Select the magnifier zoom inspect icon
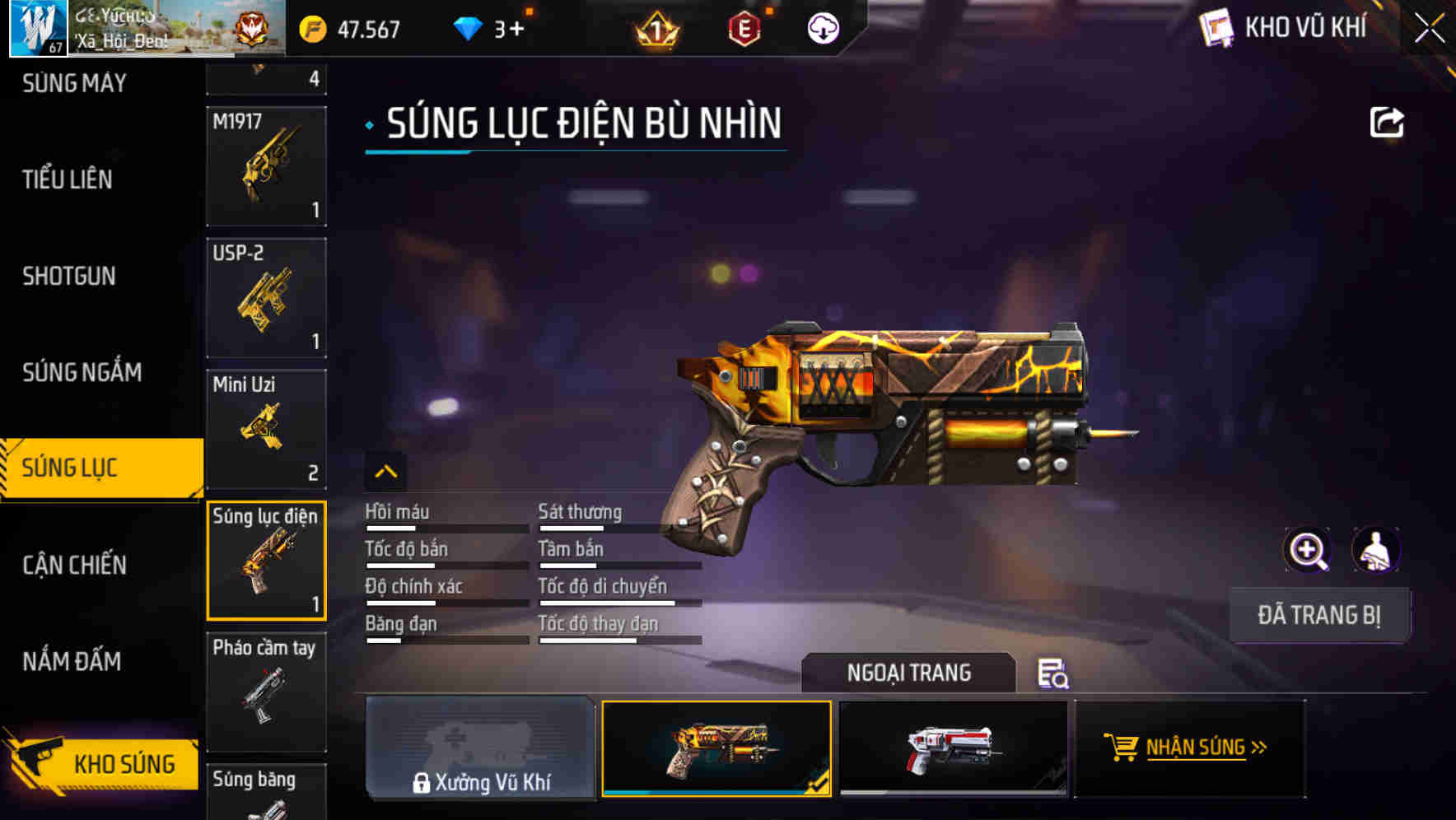This screenshot has height=820, width=1456. click(1308, 550)
